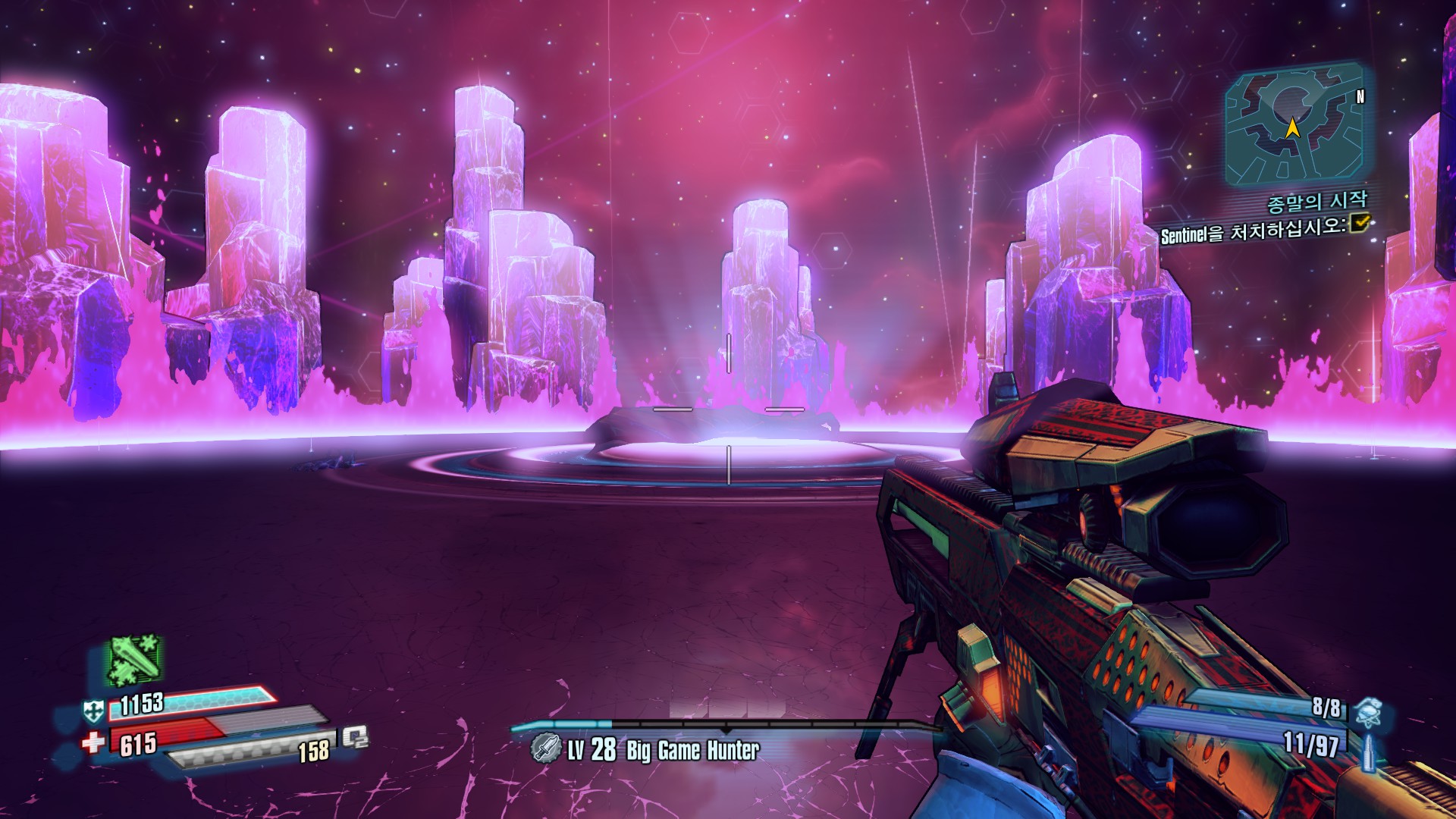Viewport: 1456px width, 819px height.
Task: Click the shield icon beside 1153
Action: coord(93,711)
